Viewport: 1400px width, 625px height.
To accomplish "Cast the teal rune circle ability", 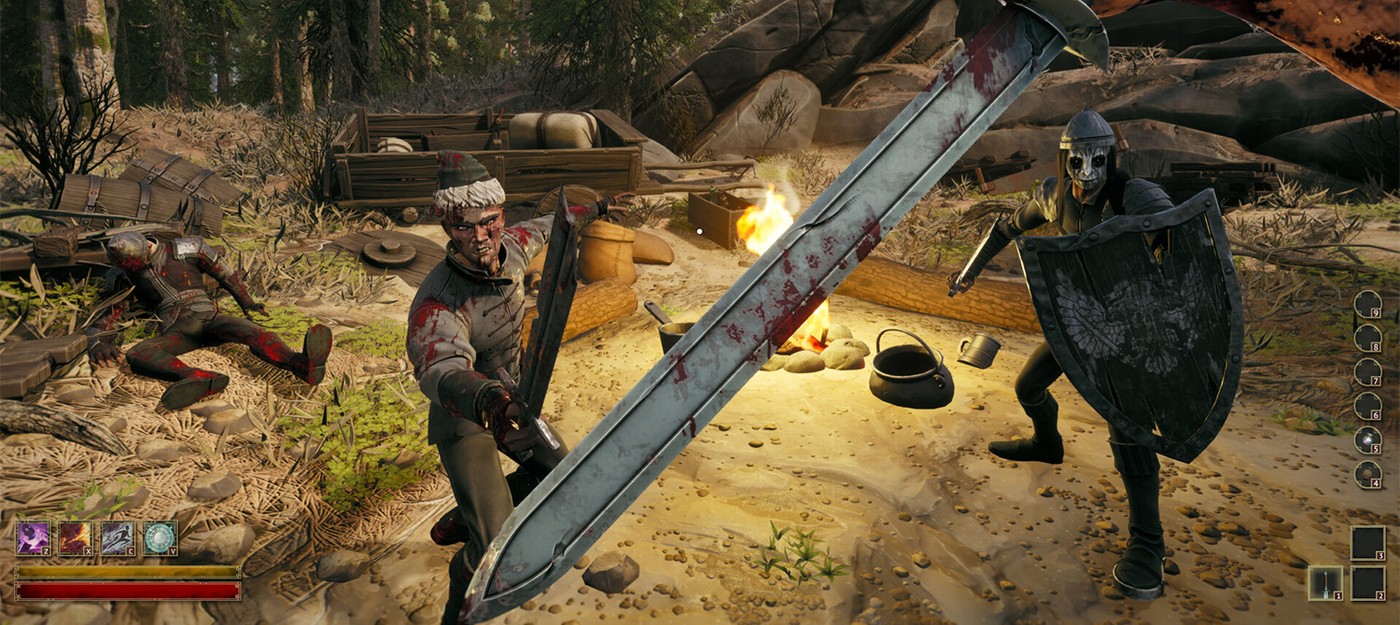I will [x=160, y=538].
